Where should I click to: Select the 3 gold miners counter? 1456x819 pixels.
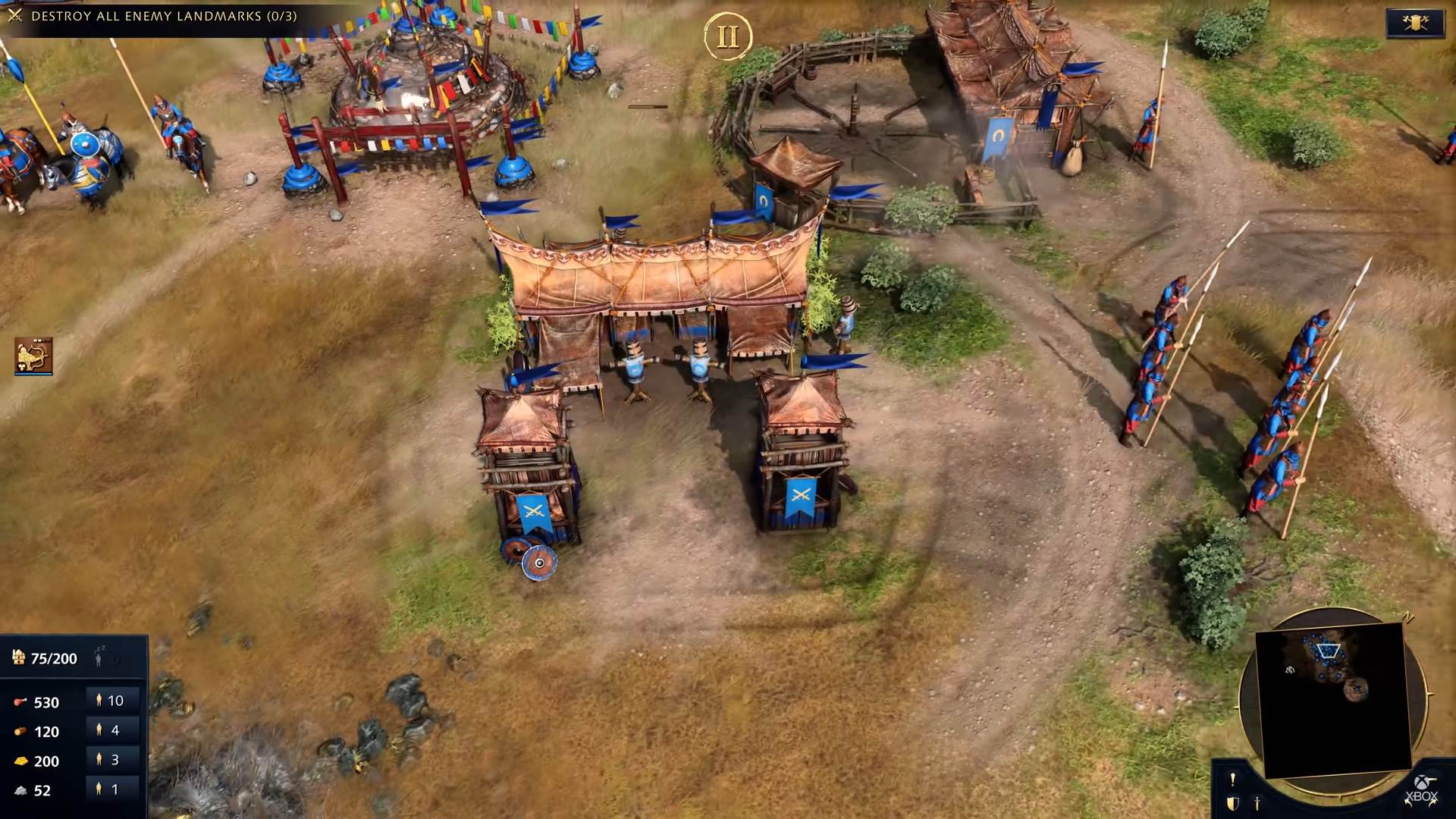[x=110, y=760]
